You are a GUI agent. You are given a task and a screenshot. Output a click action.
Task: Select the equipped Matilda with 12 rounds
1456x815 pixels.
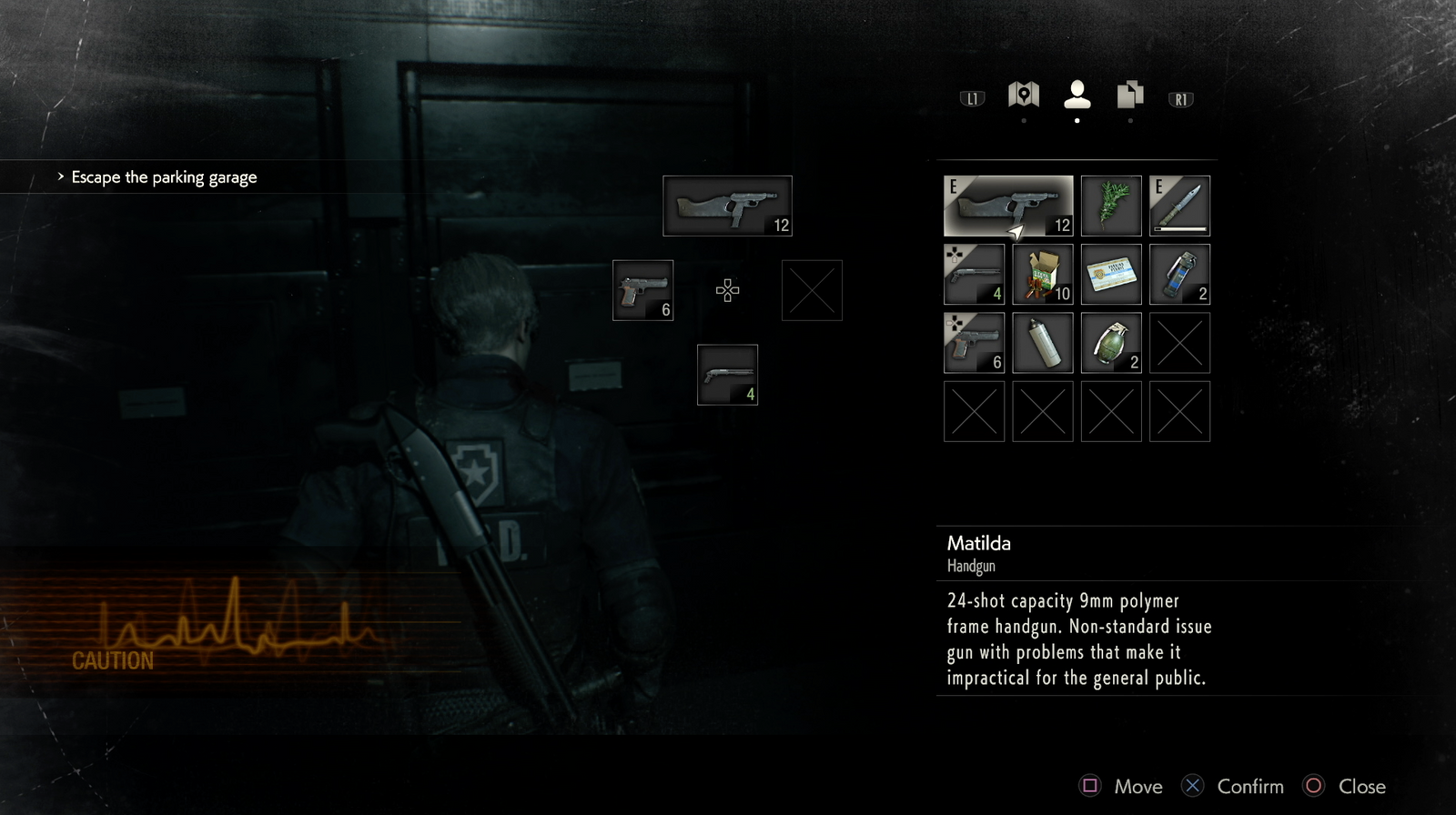coord(1007,205)
